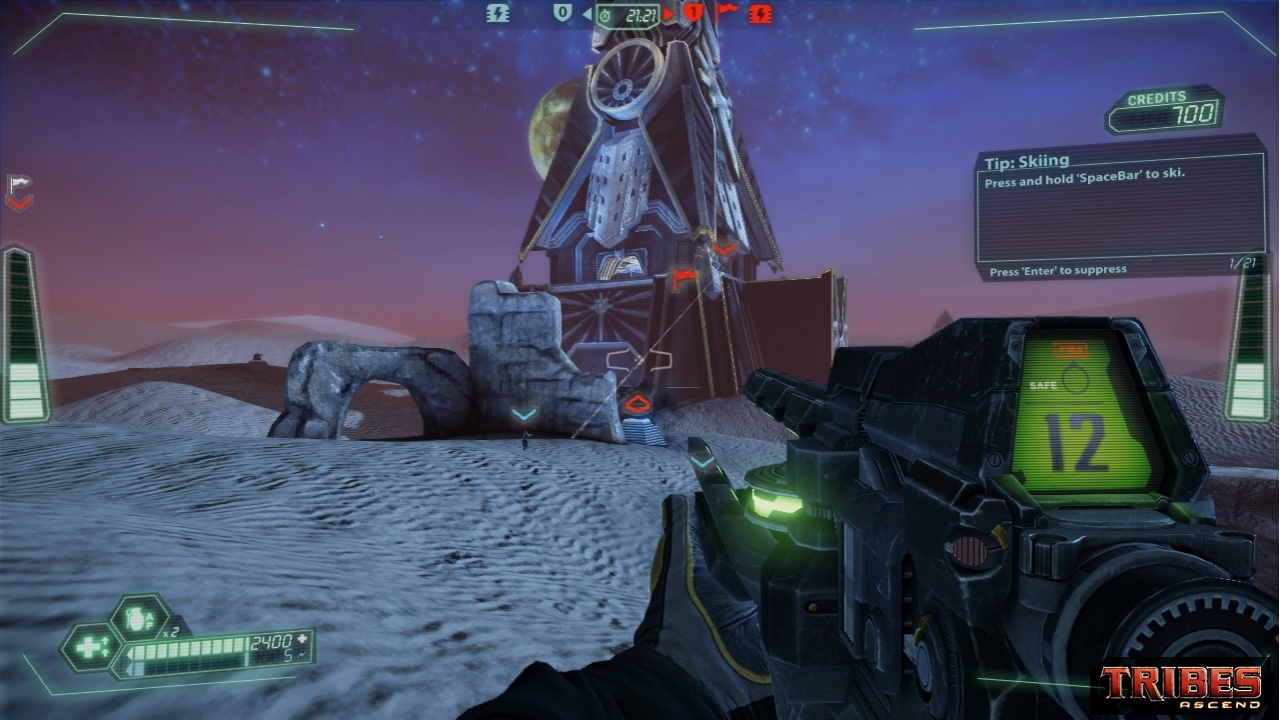This screenshot has height=720, width=1280.
Task: Click the blue team generator icon
Action: point(498,14)
